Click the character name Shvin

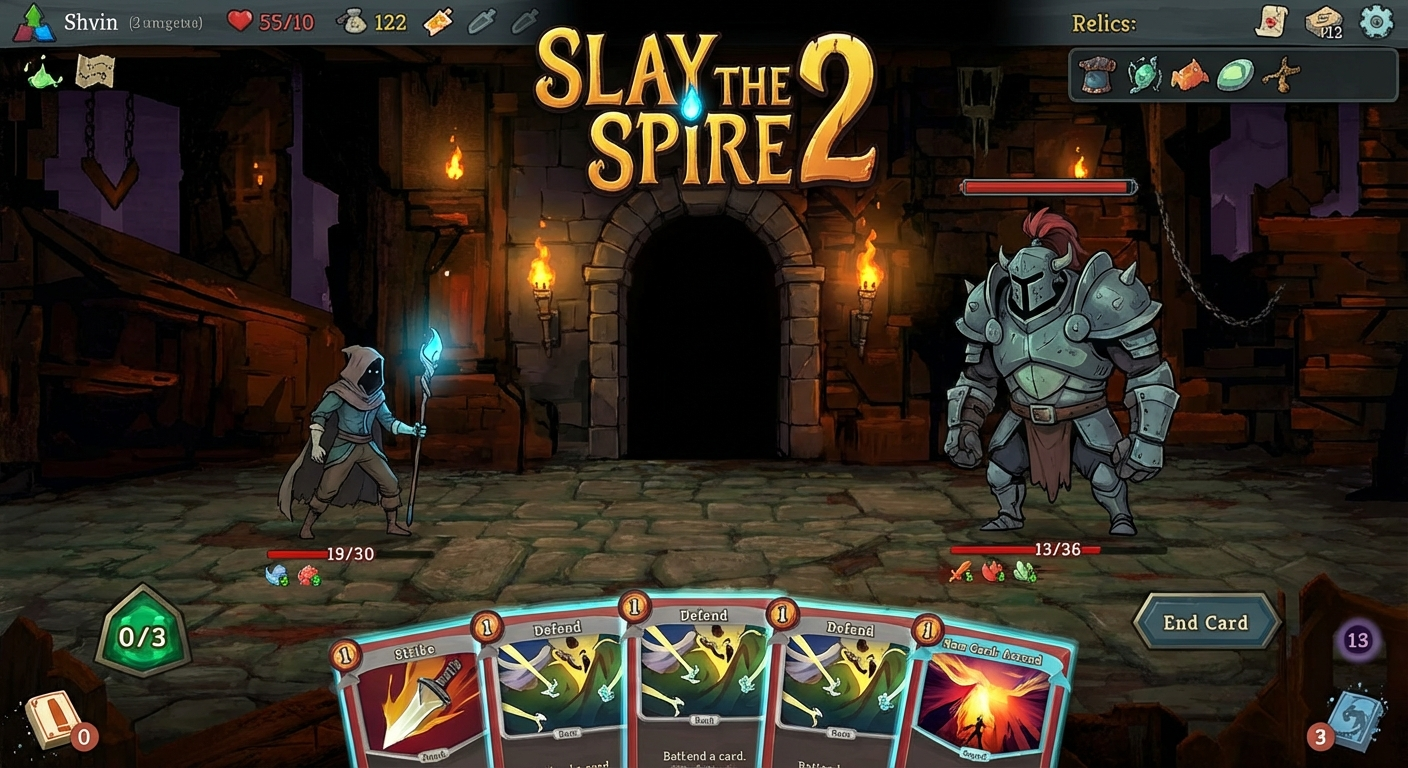point(91,21)
